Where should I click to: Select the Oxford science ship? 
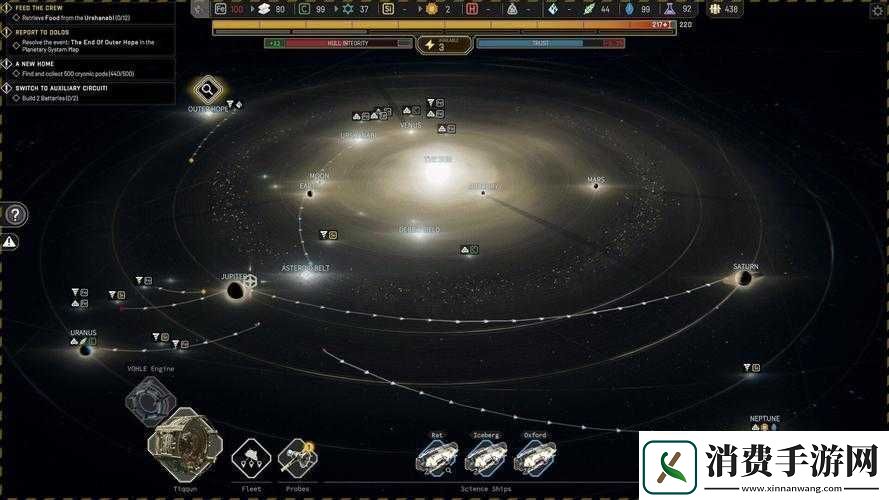535,456
